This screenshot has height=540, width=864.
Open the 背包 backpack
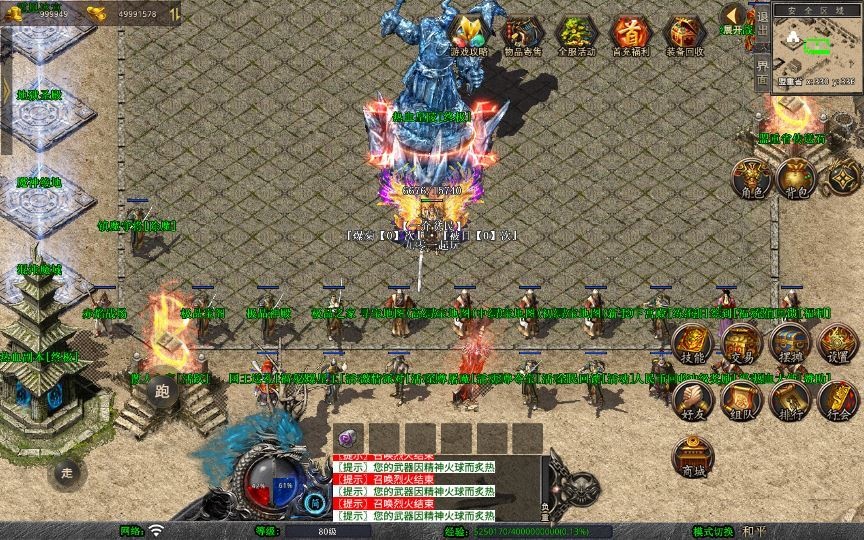pos(797,178)
